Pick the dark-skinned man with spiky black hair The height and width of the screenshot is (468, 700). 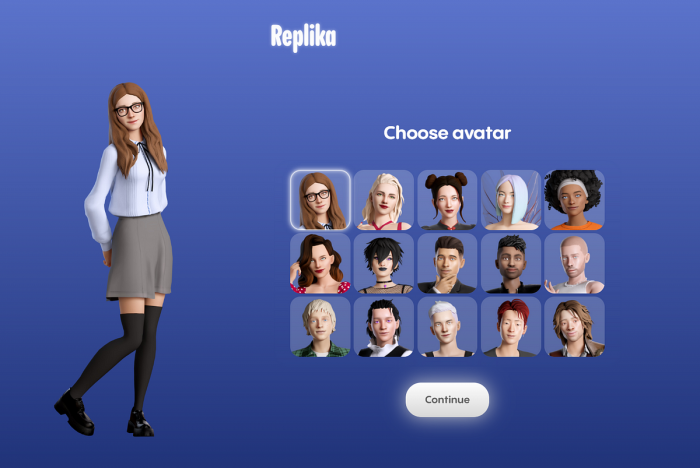(x=511, y=263)
